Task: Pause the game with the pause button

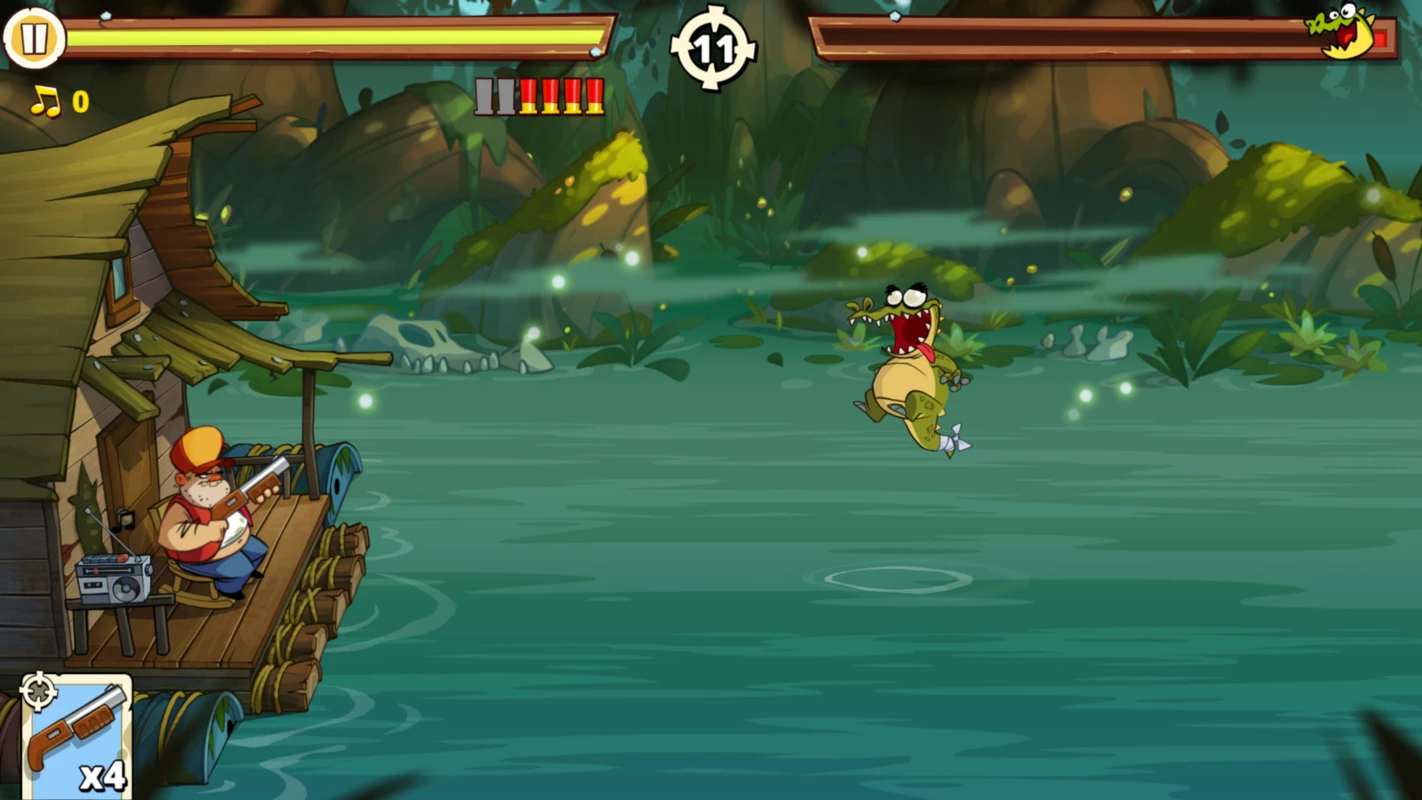Action: [34, 39]
